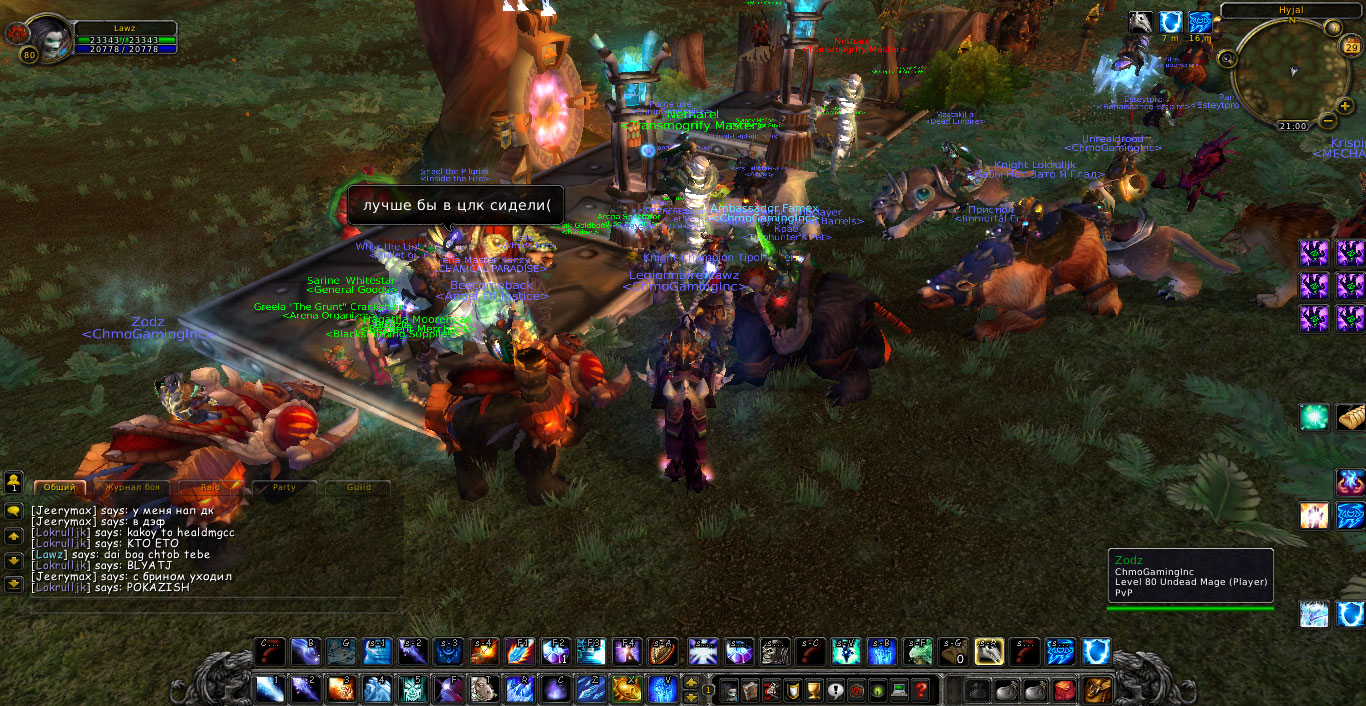Click the Hyjal minimap
The width and height of the screenshot is (1366, 706).
pyautogui.click(x=1290, y=72)
